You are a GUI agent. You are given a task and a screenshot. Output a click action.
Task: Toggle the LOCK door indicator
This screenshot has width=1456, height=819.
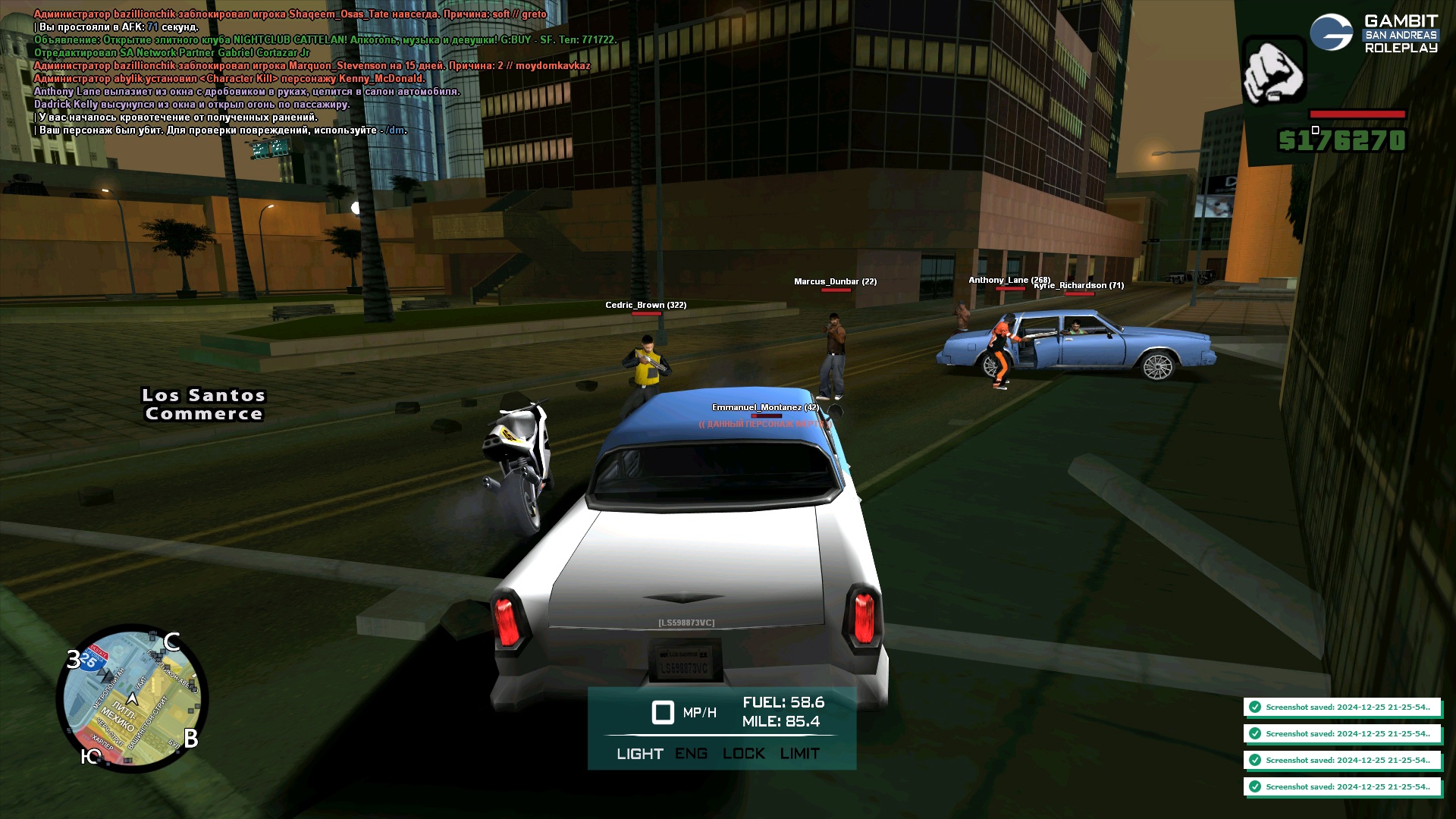coord(743,754)
